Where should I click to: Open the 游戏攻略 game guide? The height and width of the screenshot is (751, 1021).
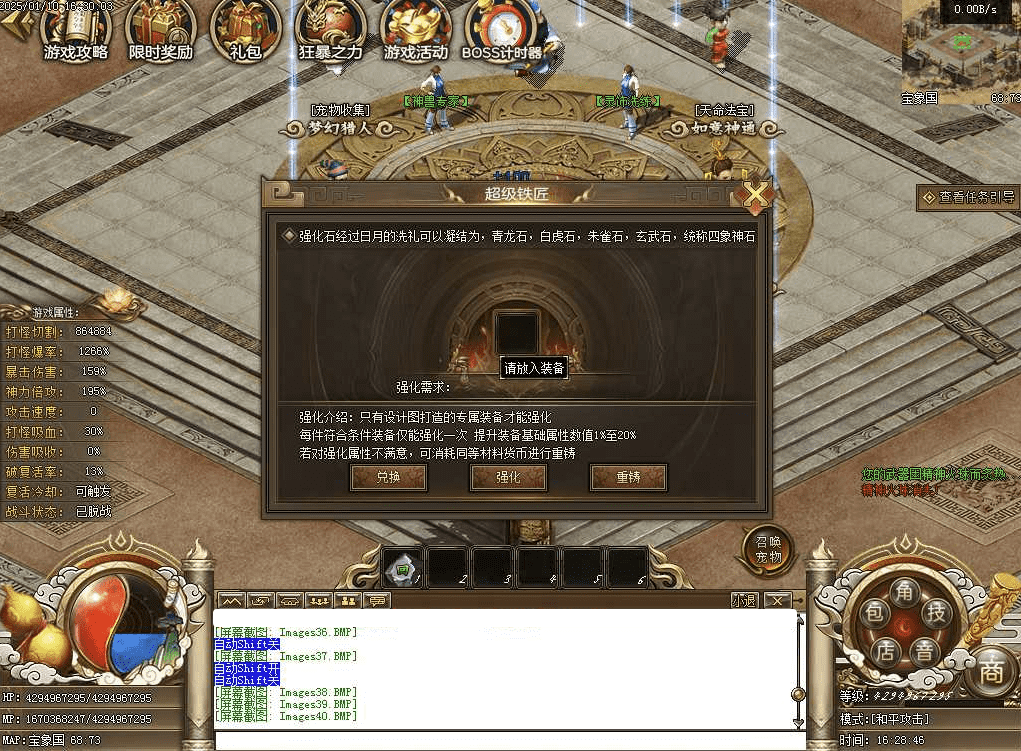pos(75,30)
